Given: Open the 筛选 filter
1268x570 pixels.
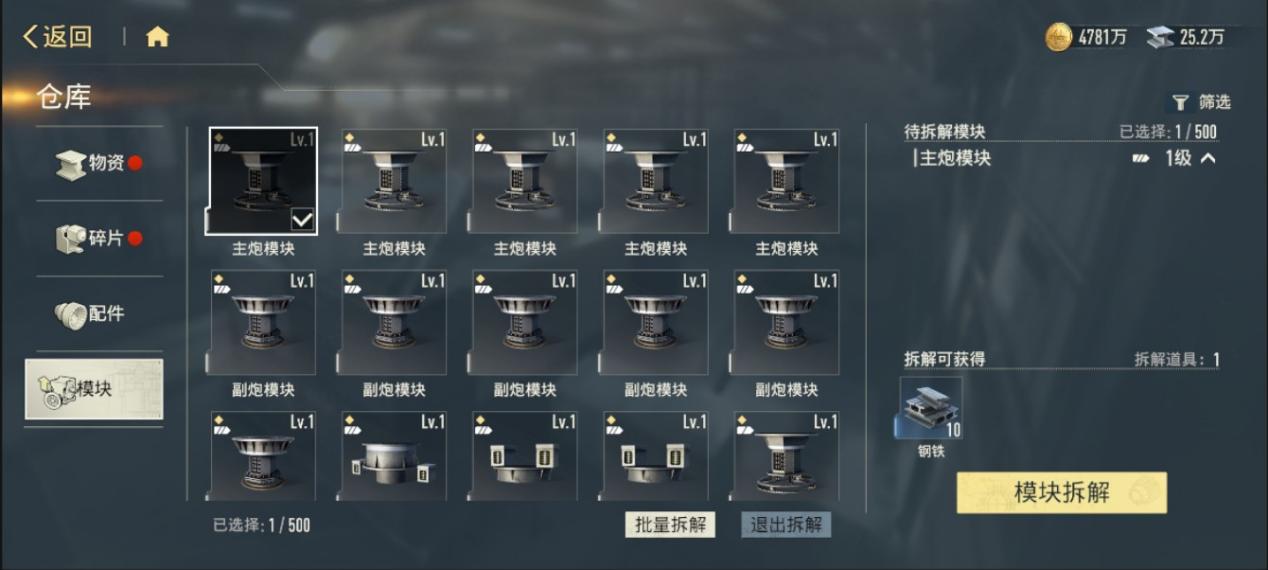Looking at the screenshot, I should click(x=1201, y=102).
